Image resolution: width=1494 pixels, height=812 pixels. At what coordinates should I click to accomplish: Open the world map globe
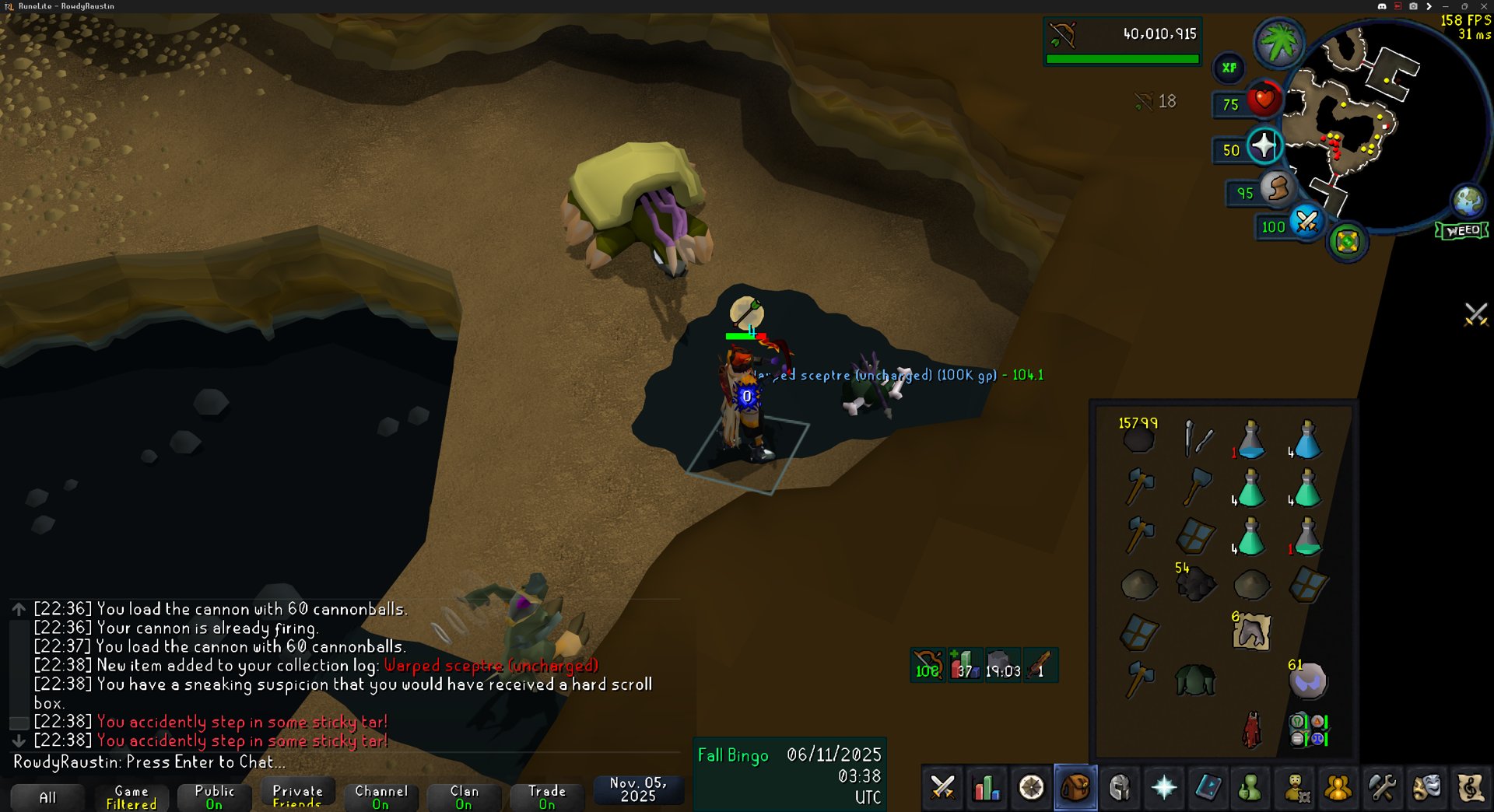(1468, 201)
